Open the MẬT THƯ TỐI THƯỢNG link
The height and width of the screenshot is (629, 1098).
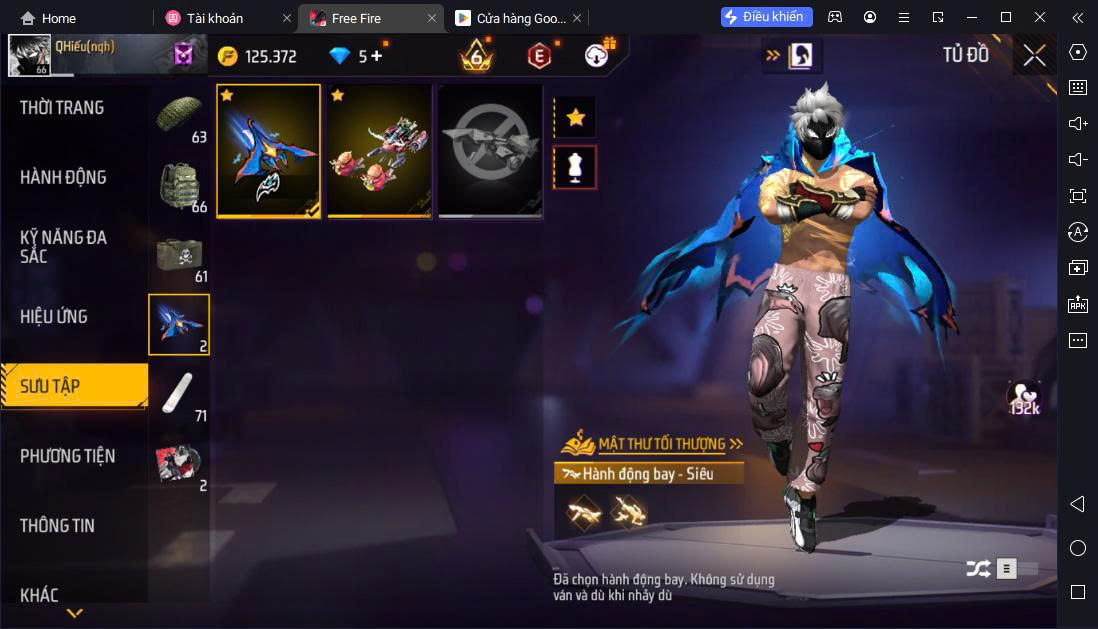pyautogui.click(x=660, y=444)
